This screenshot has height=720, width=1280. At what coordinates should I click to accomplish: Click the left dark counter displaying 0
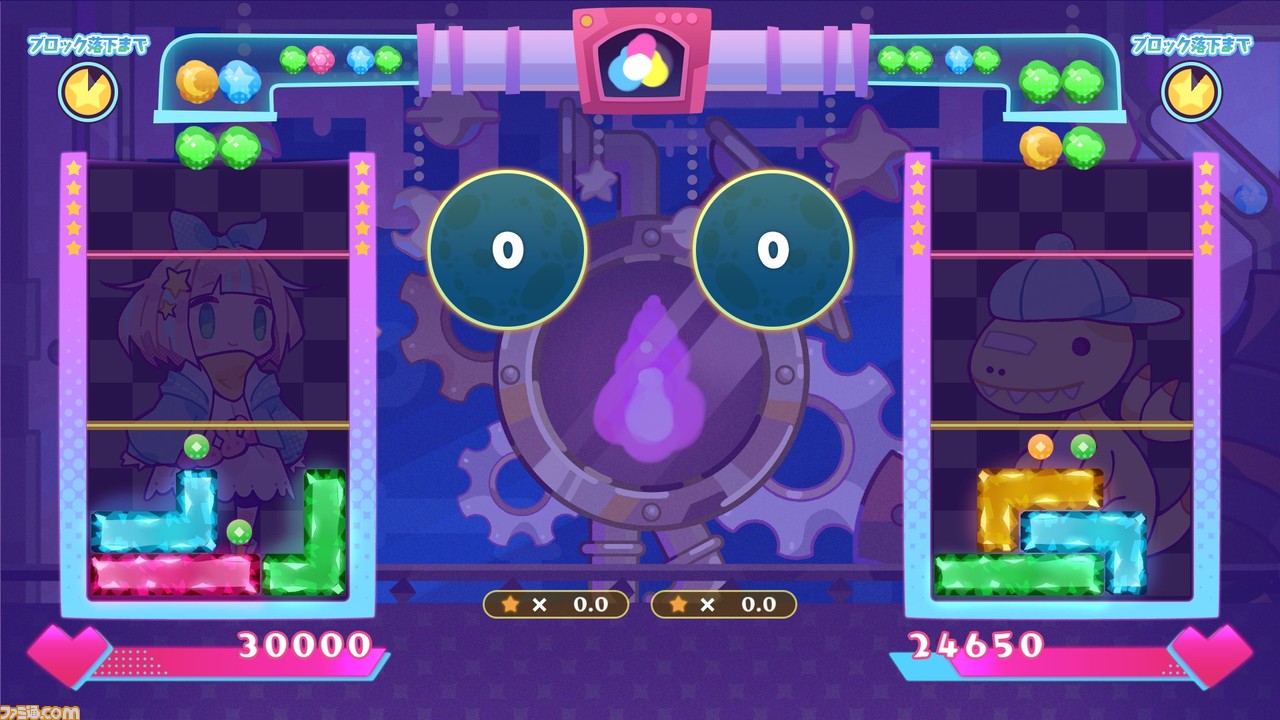tap(508, 249)
